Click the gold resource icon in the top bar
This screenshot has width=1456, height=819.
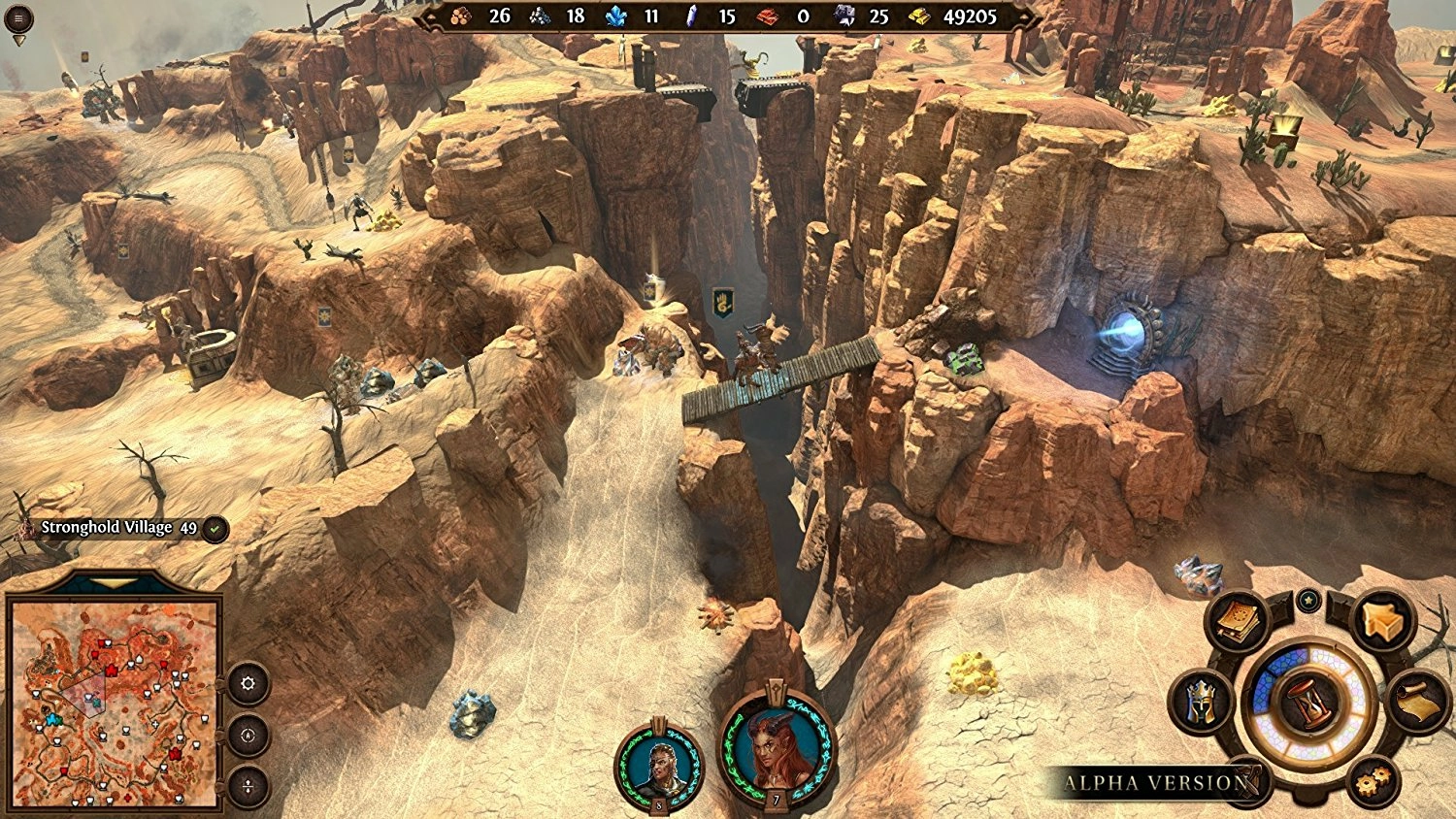click(918, 16)
